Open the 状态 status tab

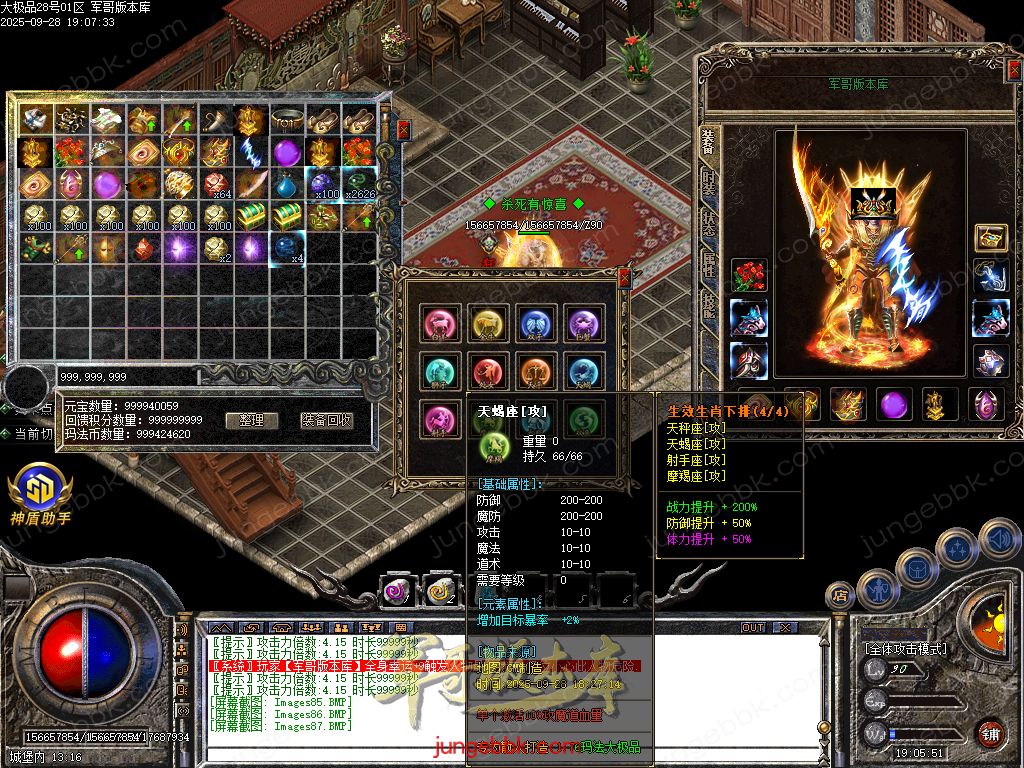coord(708,224)
